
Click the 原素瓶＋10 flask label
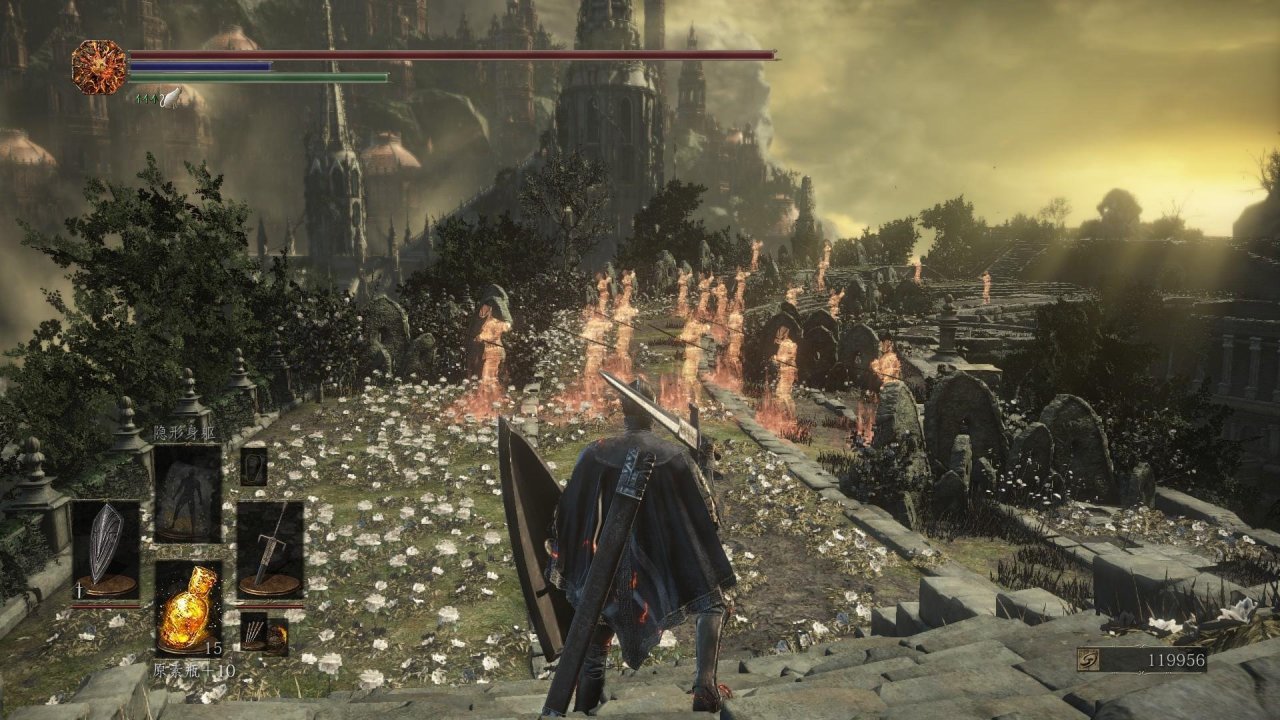[193, 671]
